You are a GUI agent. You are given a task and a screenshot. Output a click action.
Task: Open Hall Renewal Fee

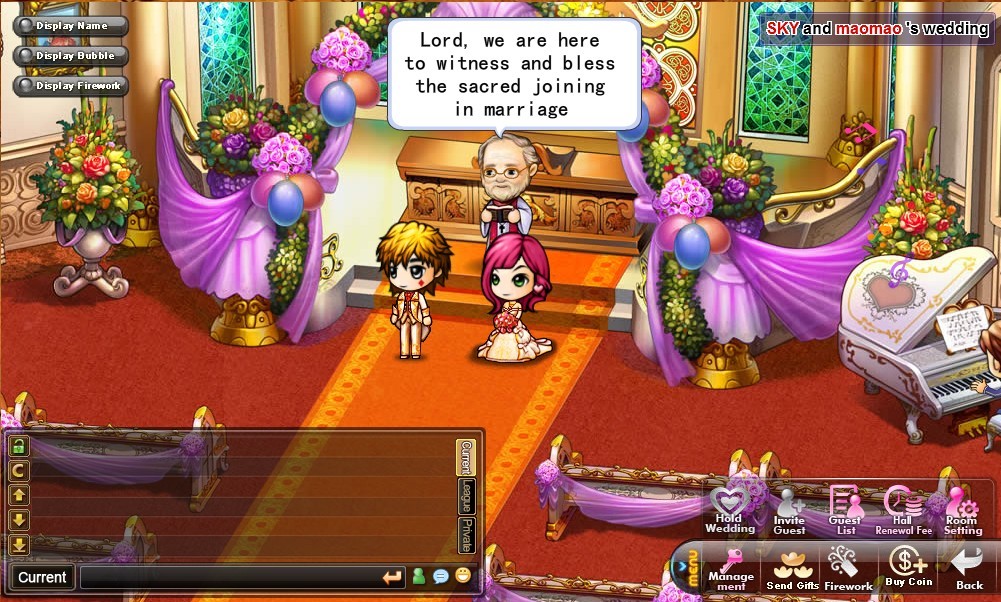[903, 510]
